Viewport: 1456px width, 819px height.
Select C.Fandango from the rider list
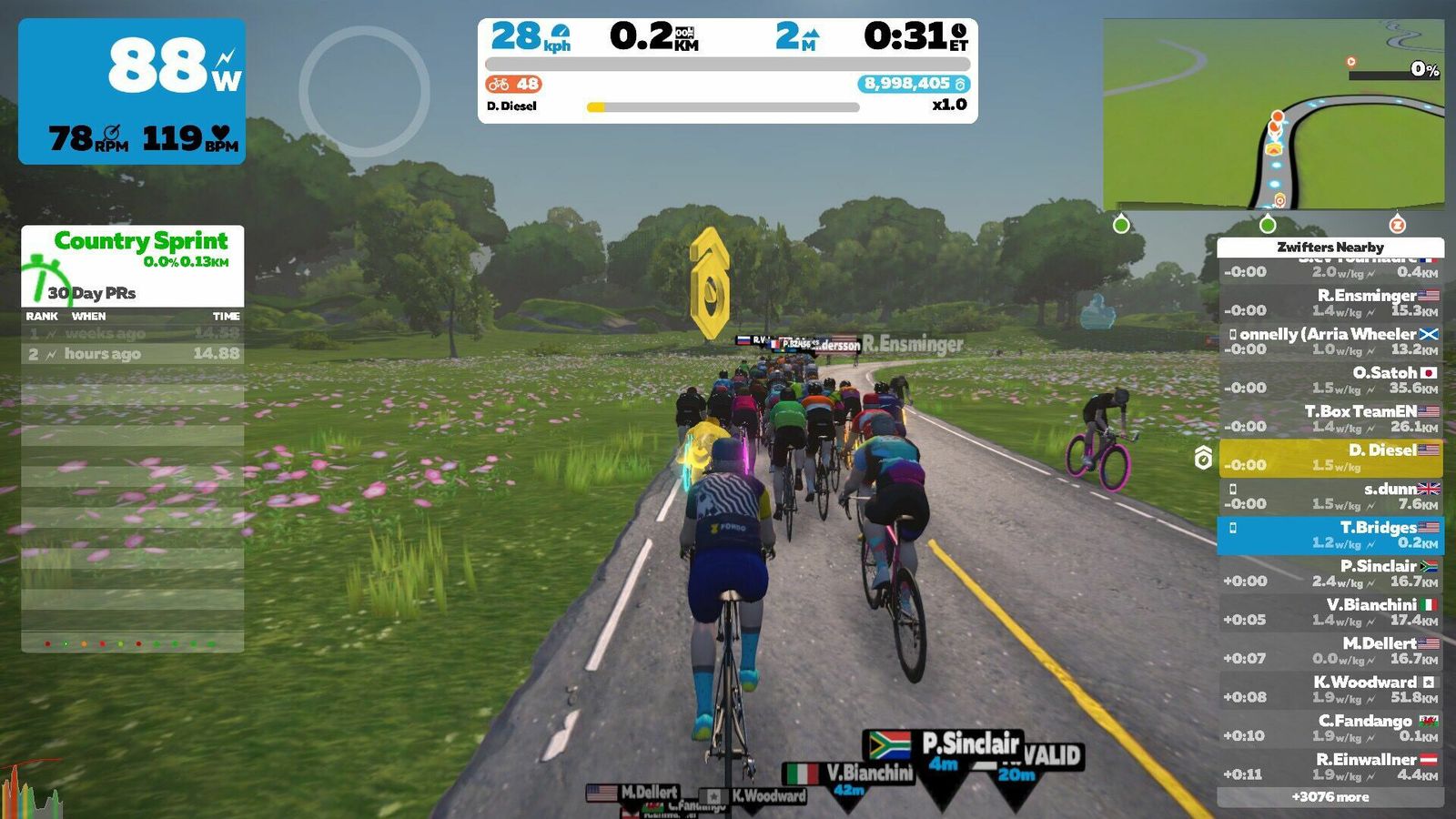pyautogui.click(x=1330, y=728)
